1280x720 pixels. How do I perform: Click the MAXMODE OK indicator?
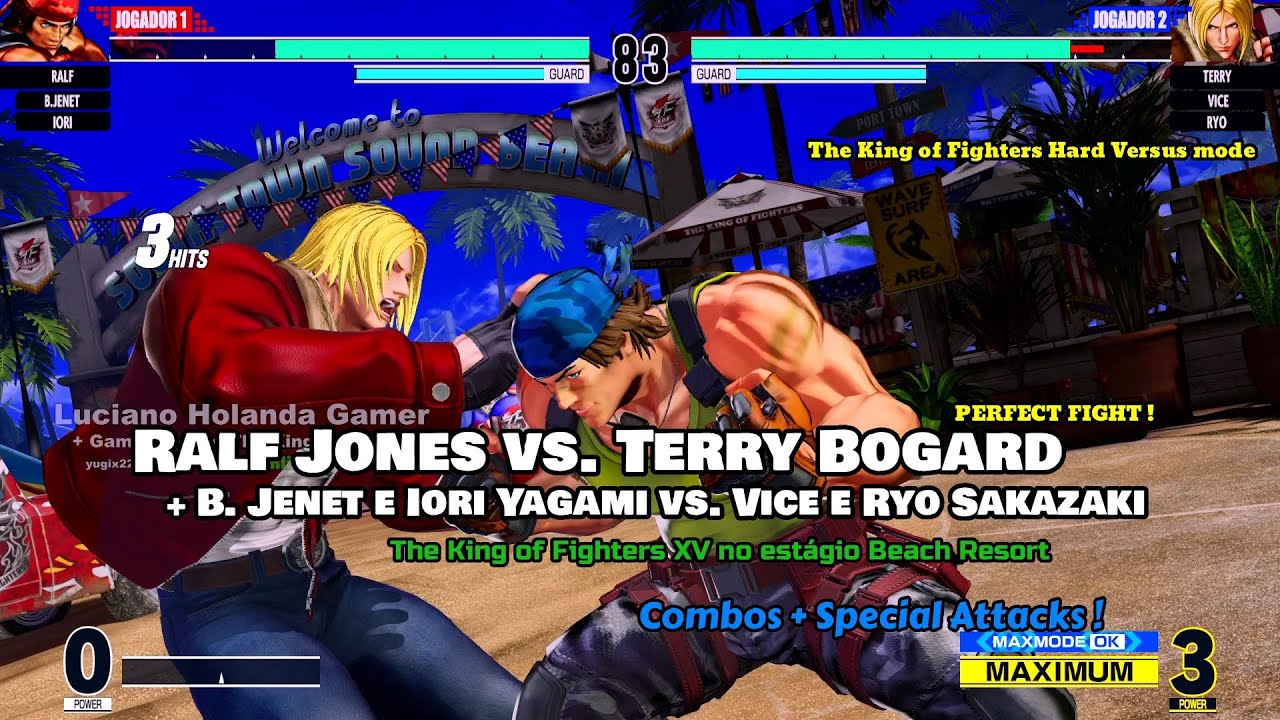click(x=1058, y=641)
